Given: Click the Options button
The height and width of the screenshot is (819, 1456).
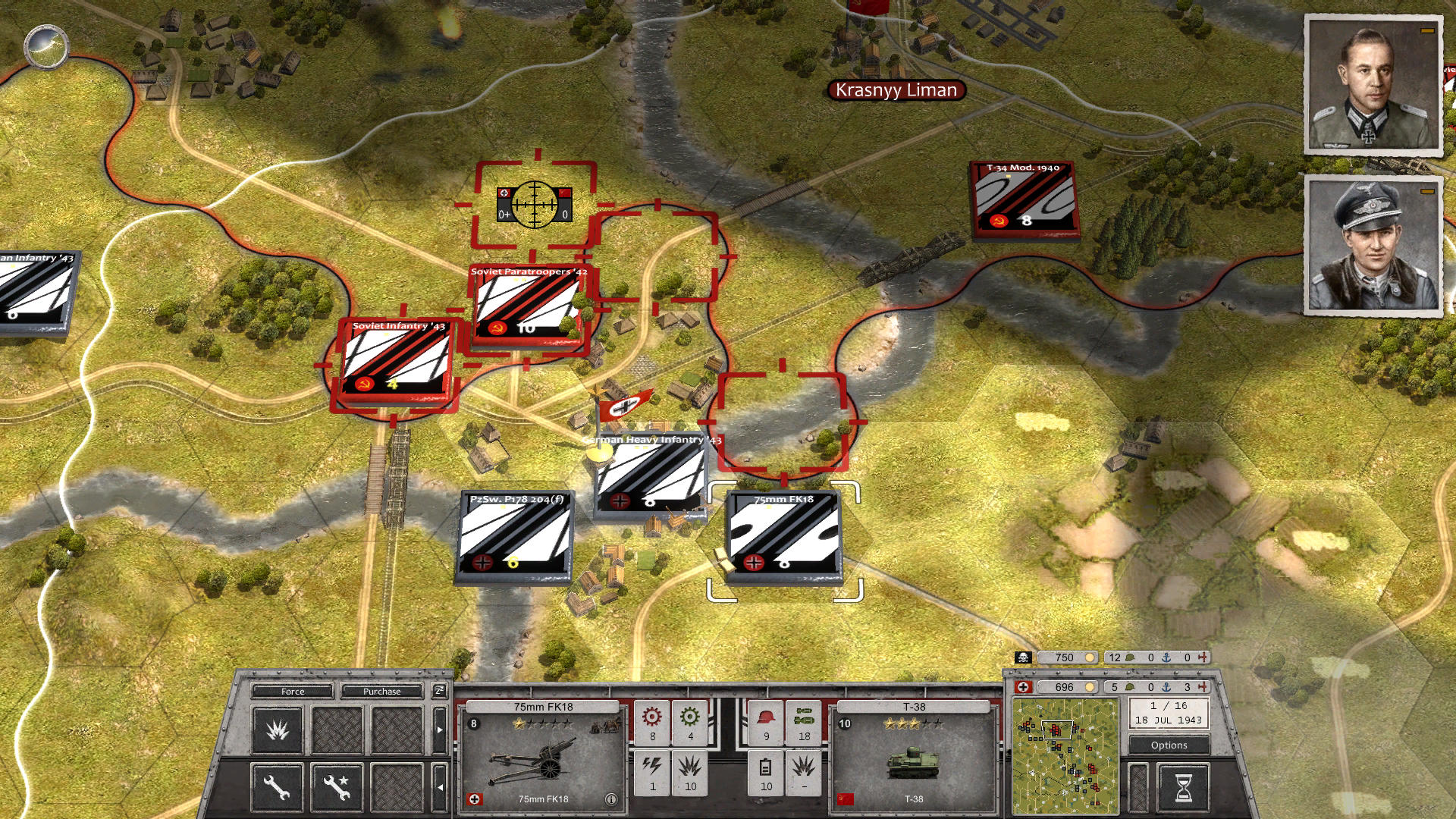Looking at the screenshot, I should click(x=1169, y=745).
